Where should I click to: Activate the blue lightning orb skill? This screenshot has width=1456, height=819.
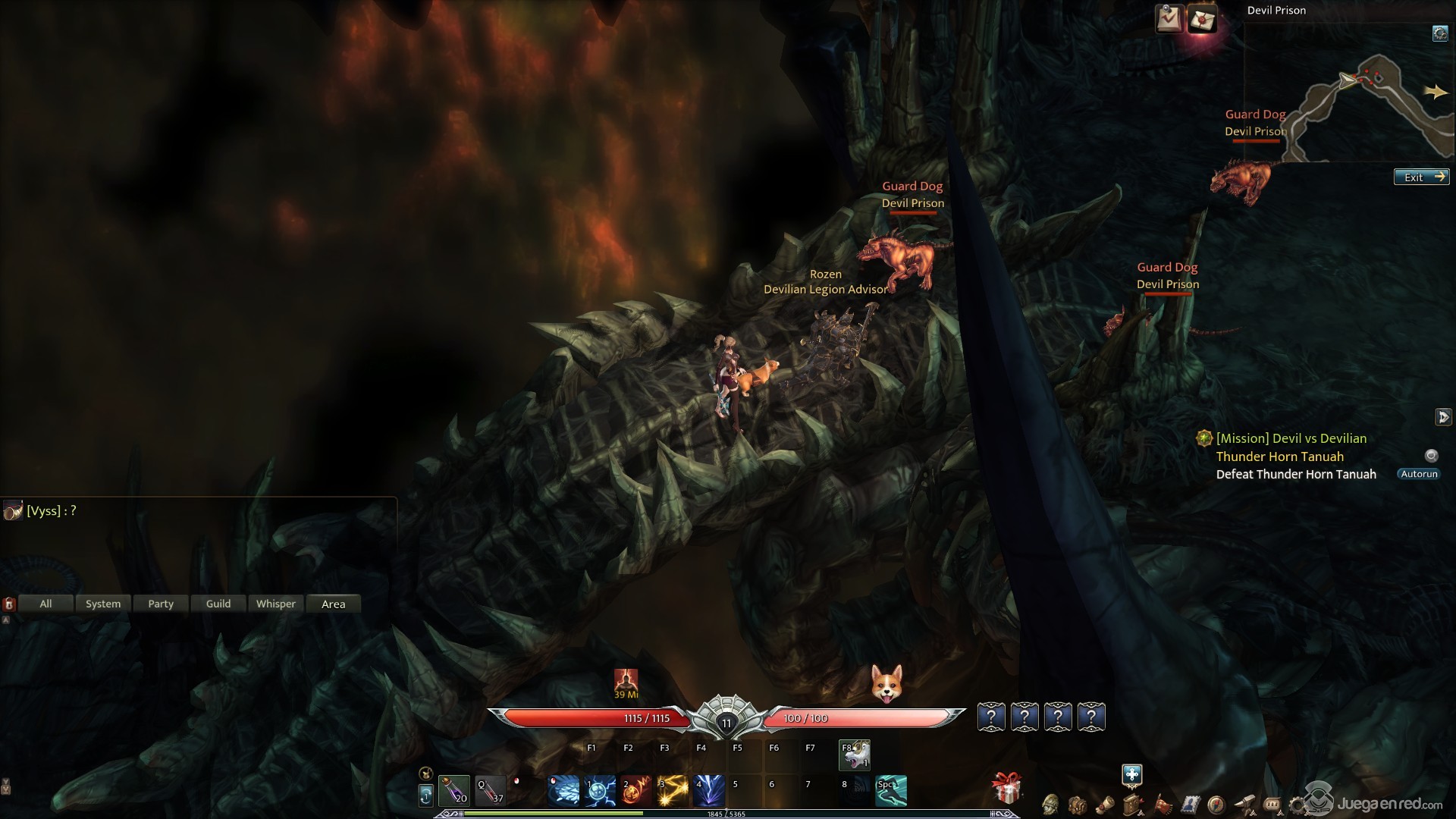click(x=599, y=791)
